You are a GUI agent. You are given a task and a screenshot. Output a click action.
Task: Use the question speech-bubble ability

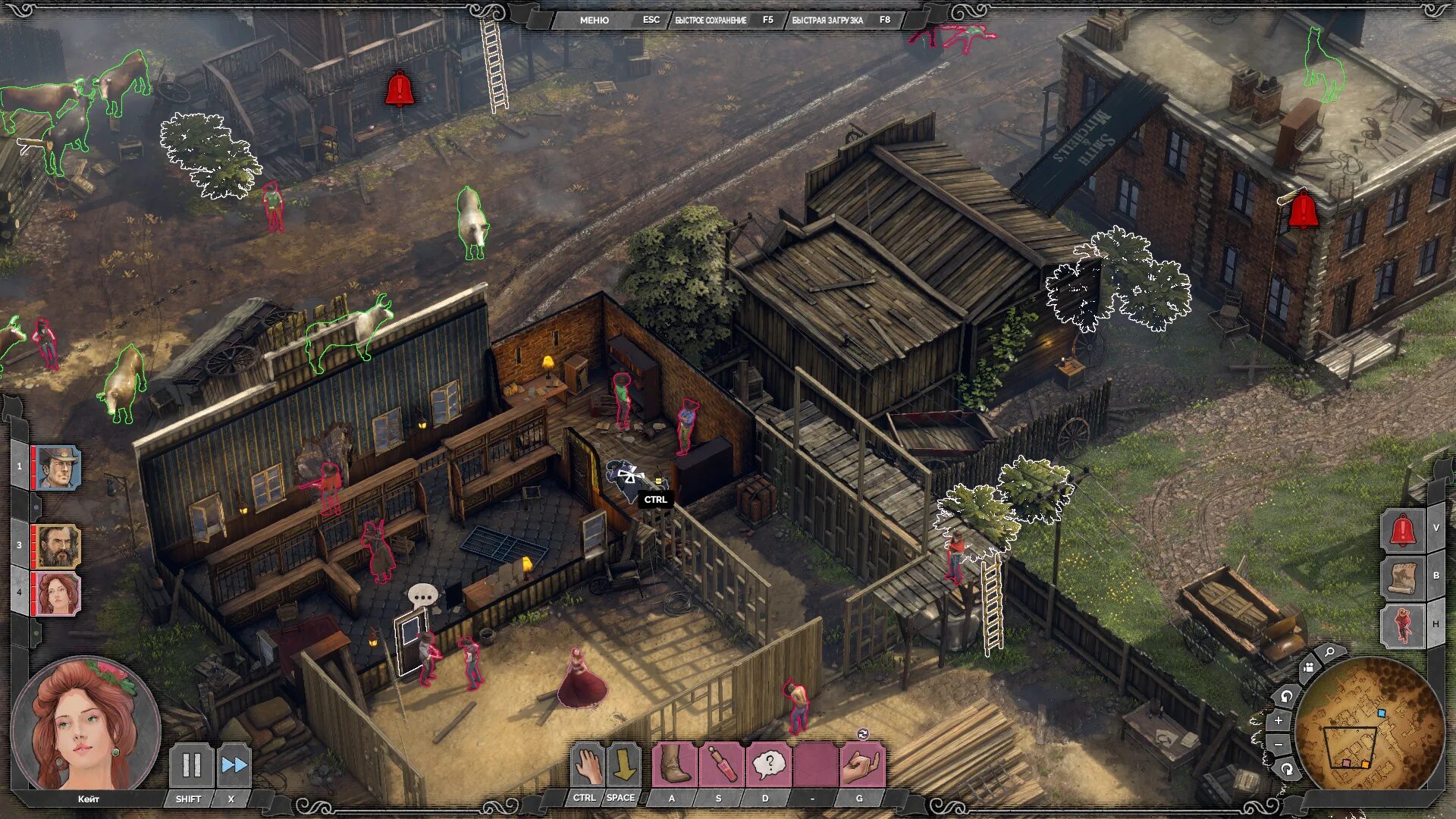click(x=767, y=764)
